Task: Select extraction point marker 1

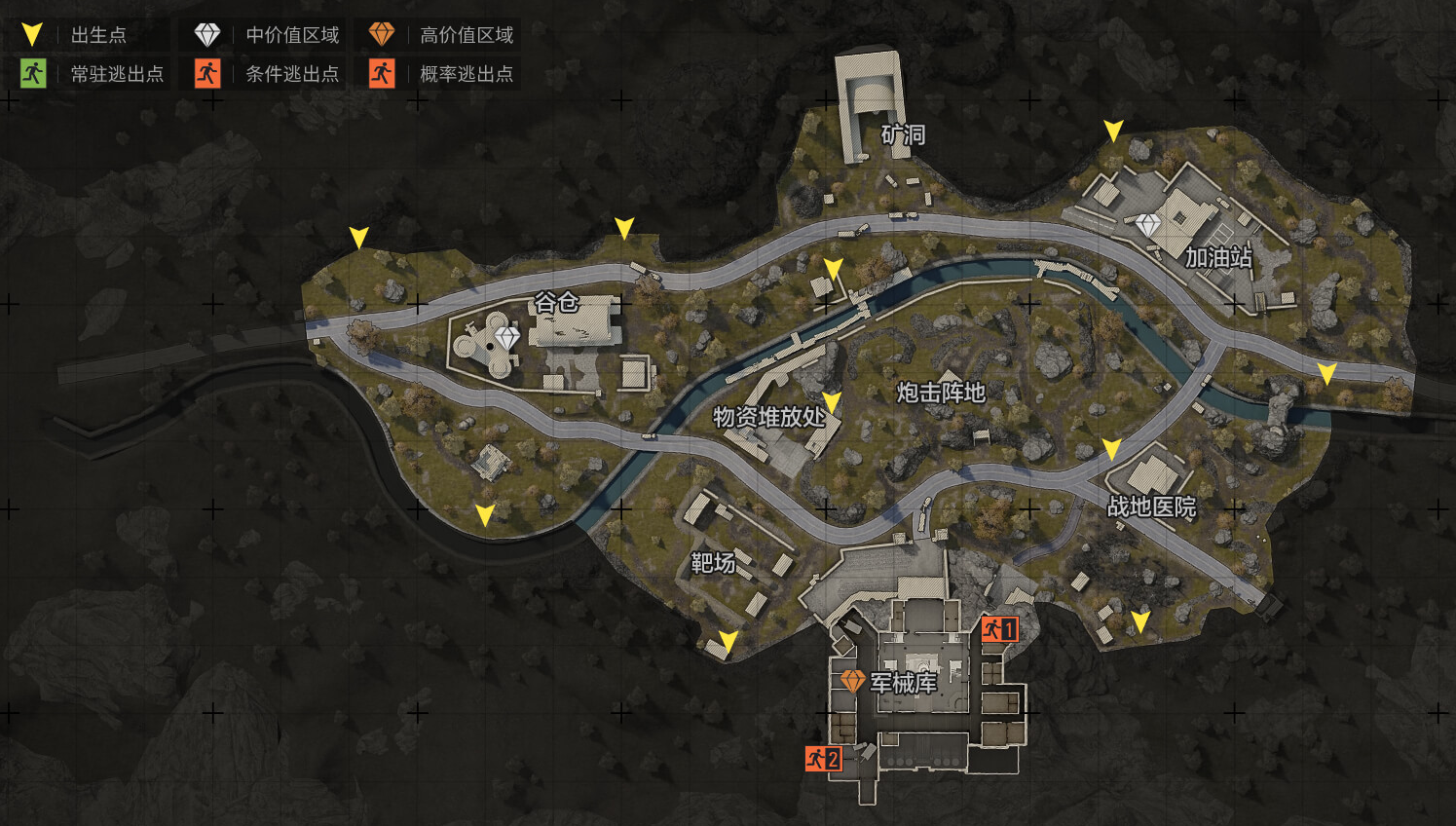Action: (x=999, y=629)
